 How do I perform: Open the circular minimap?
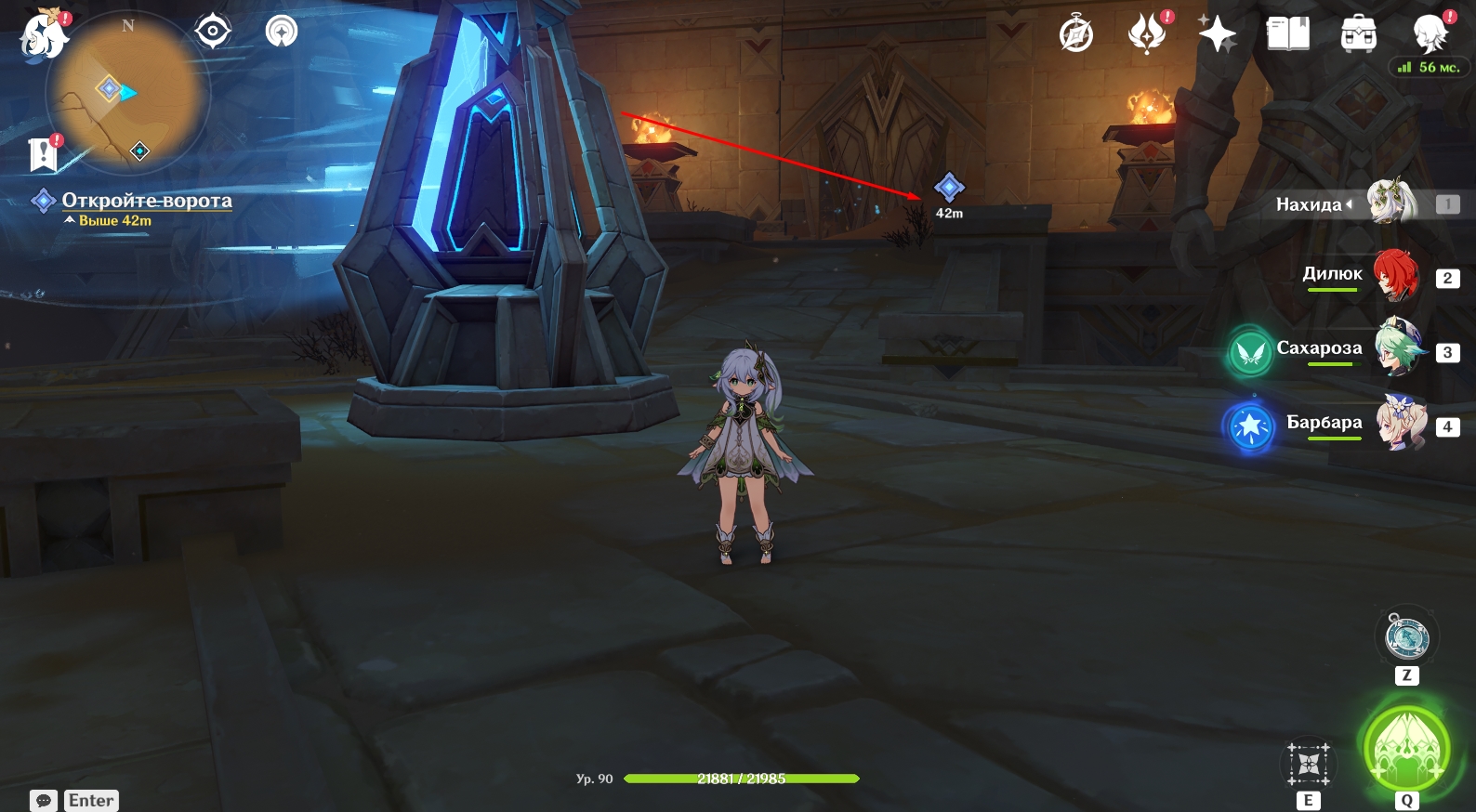click(127, 93)
